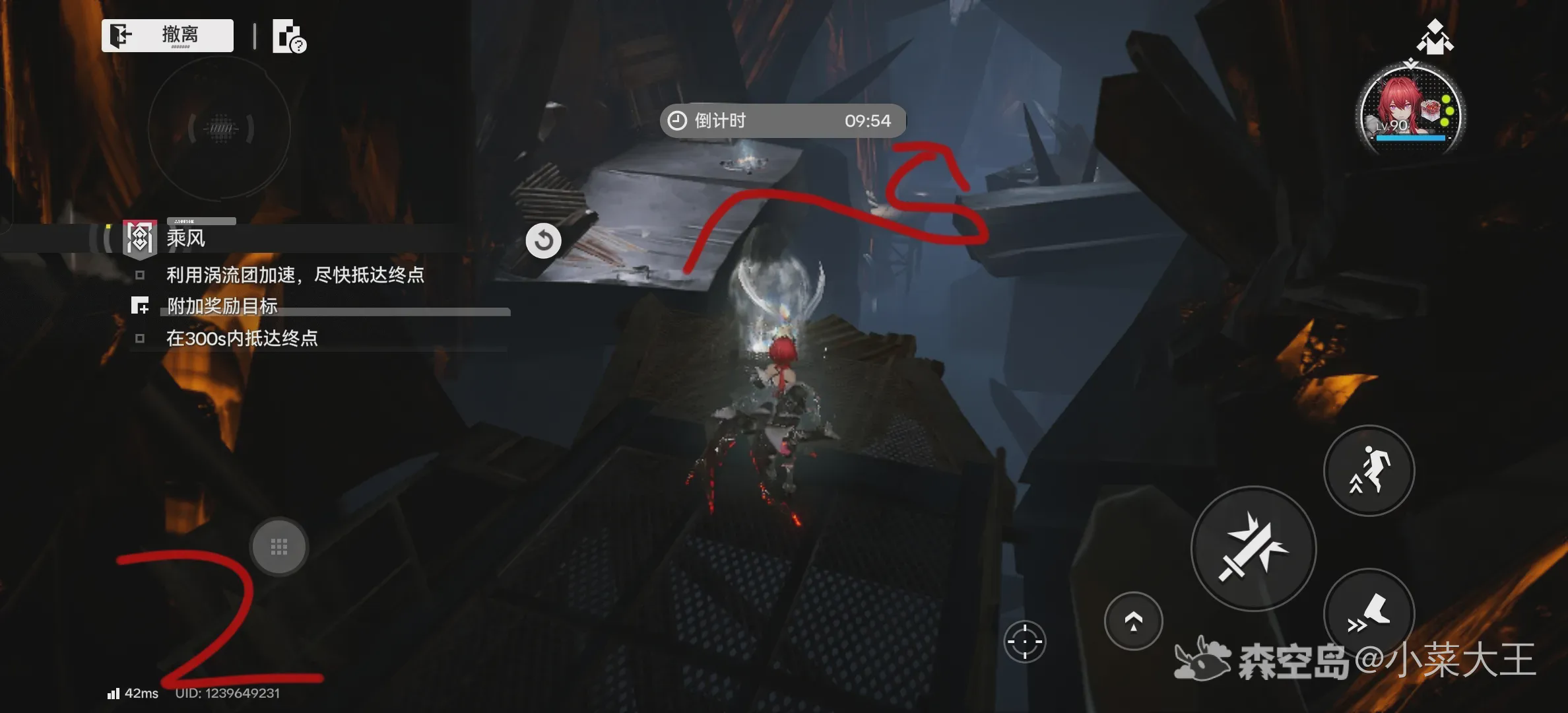Image resolution: width=1568 pixels, height=713 pixels.
Task: Use the dash boot button
Action: point(1369,614)
